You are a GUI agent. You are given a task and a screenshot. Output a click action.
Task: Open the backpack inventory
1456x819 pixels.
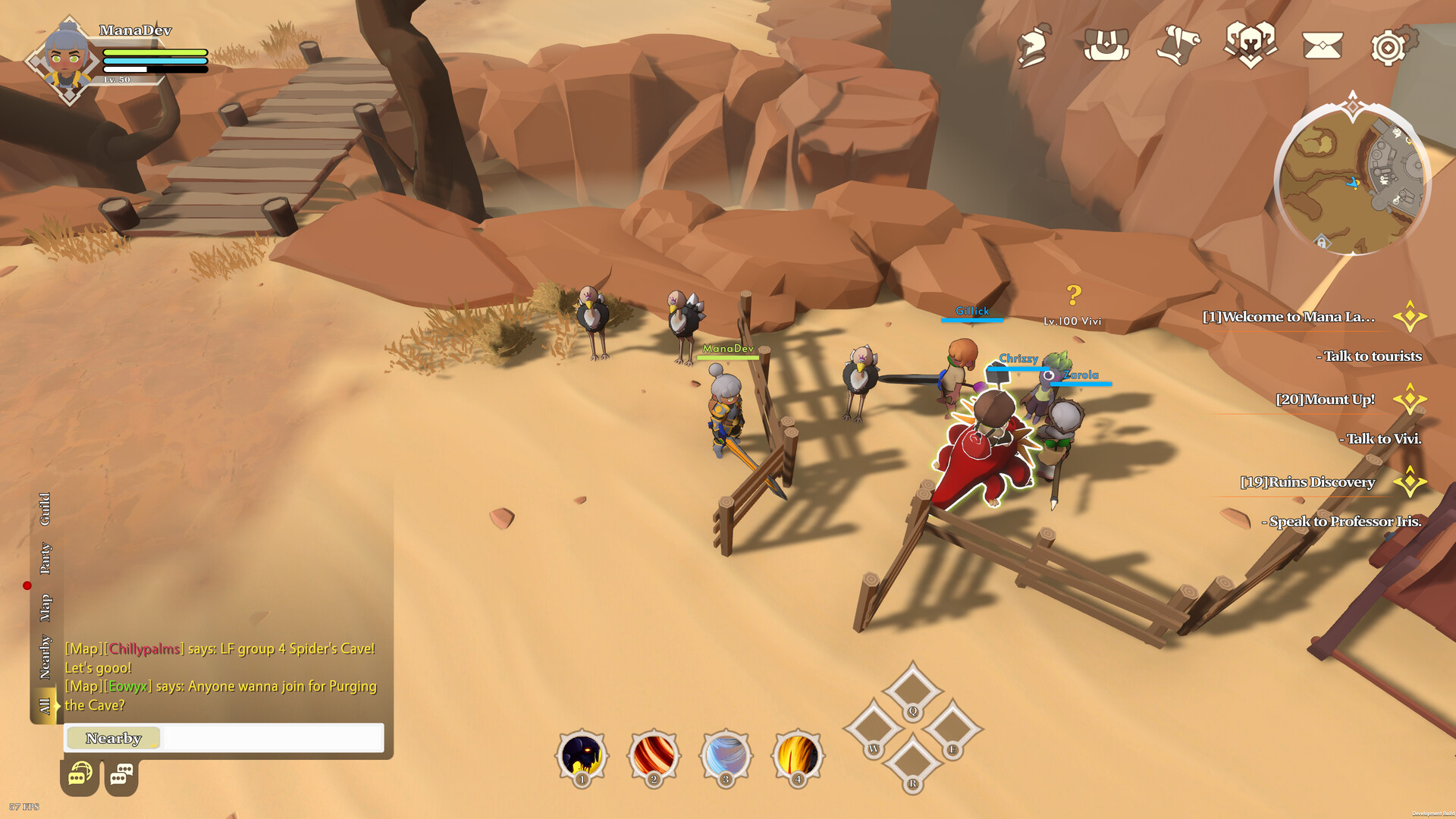pos(1106,45)
